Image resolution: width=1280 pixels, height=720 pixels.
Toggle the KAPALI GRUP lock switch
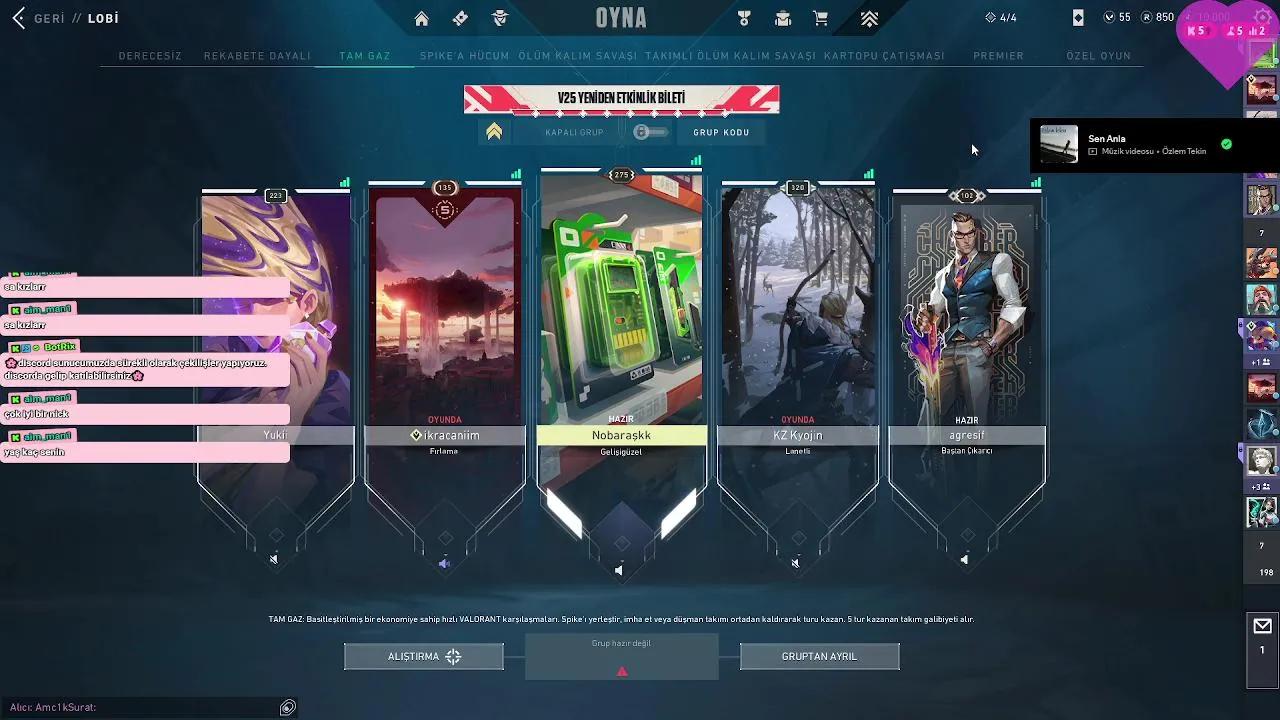click(649, 132)
